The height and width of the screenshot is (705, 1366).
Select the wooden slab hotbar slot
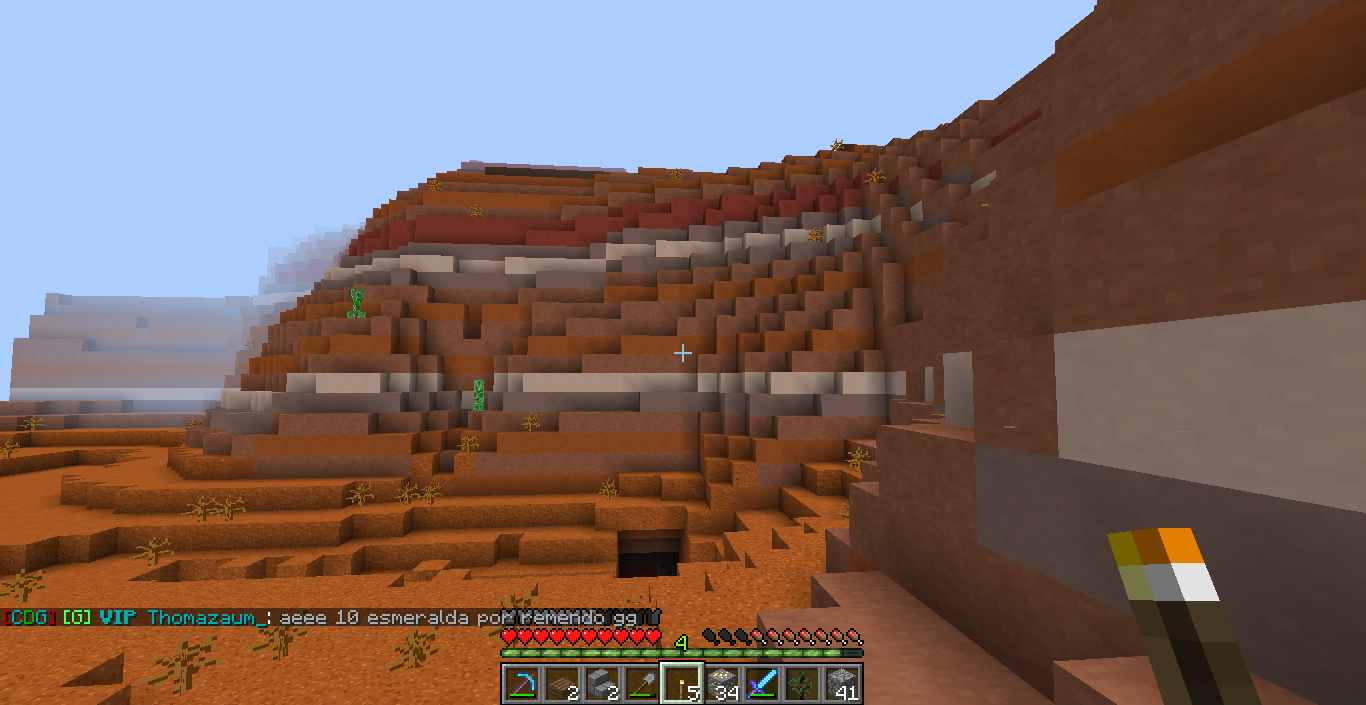click(x=560, y=684)
